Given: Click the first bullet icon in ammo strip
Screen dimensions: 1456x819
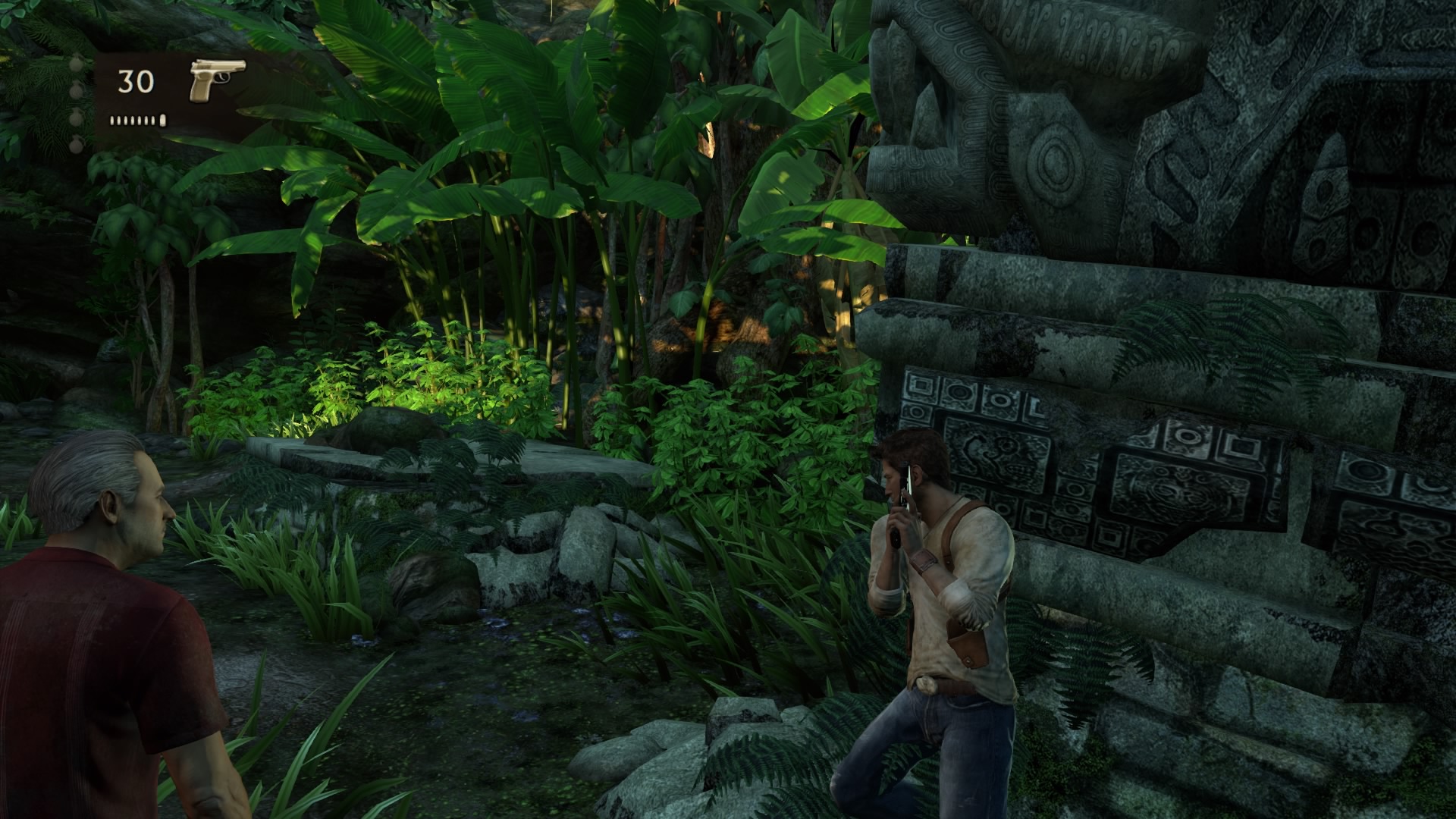Looking at the screenshot, I should pos(111,122).
